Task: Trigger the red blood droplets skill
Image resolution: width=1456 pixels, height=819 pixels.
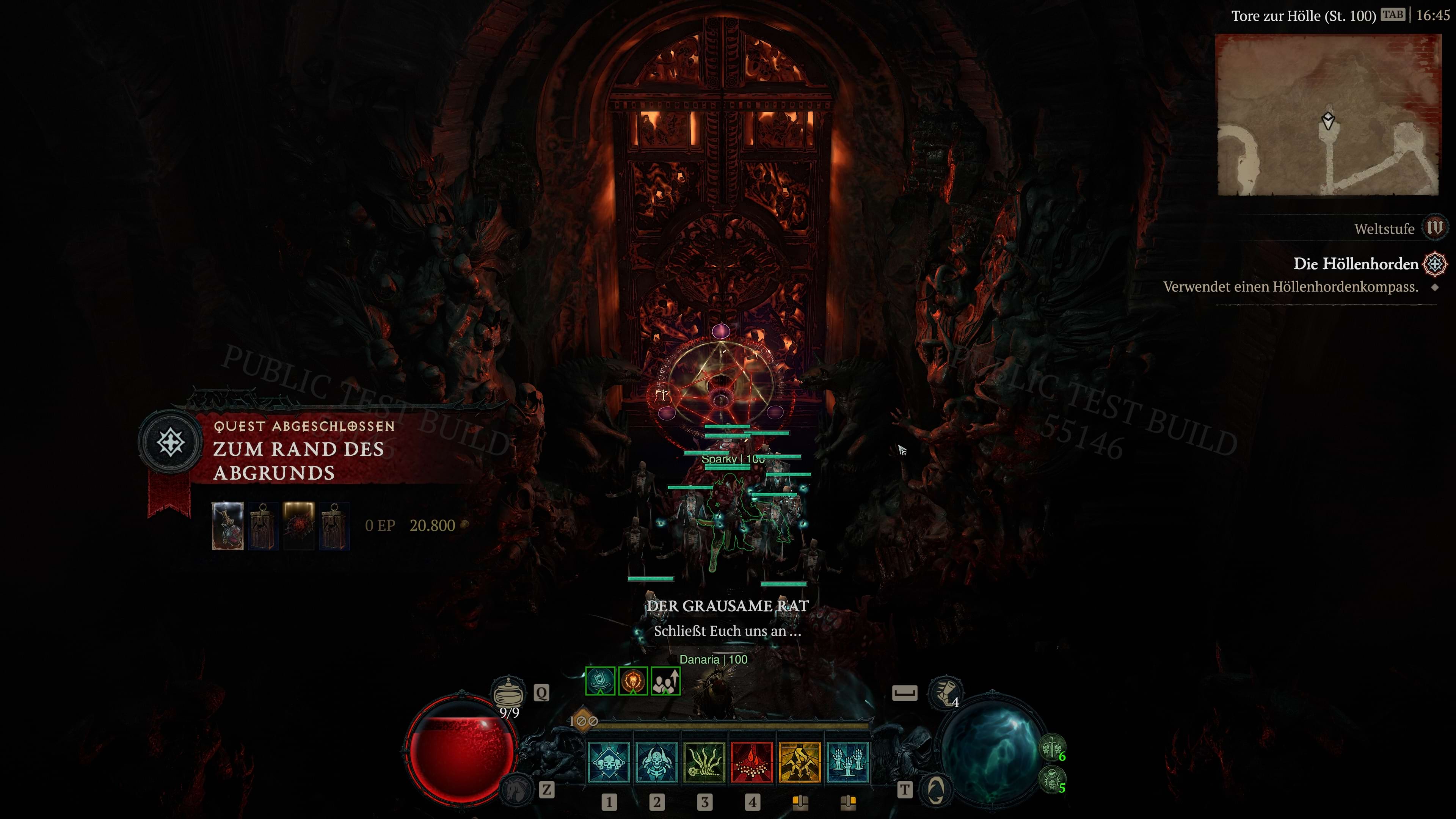Action: [x=752, y=762]
